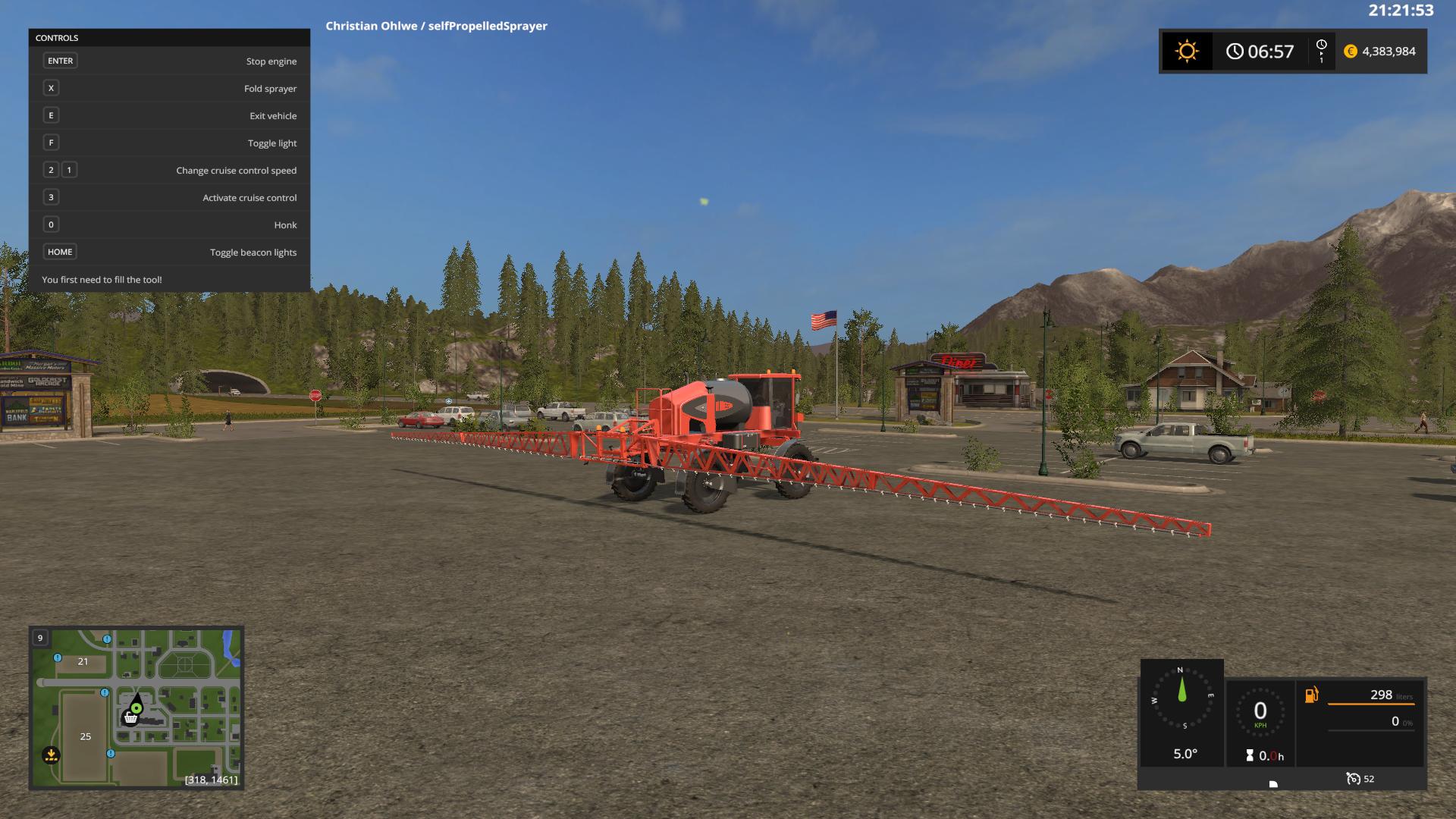The image size is (1456, 819).
Task: Click the sun weather icon in the top bar
Action: [1187, 51]
